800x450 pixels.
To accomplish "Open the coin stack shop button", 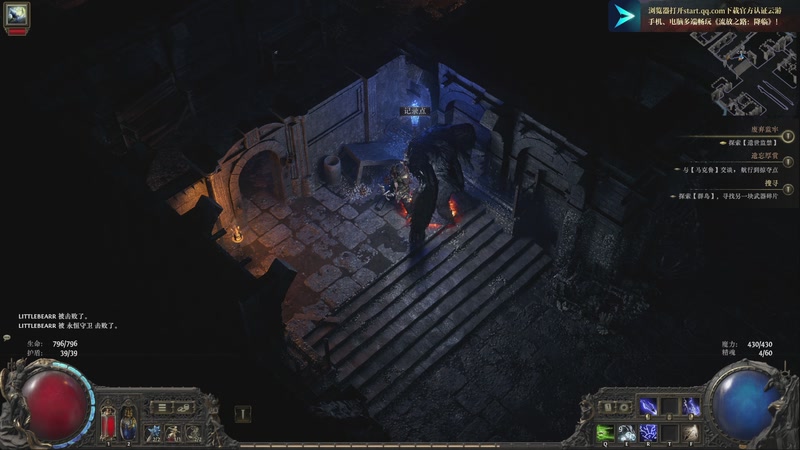I will tap(184, 407).
